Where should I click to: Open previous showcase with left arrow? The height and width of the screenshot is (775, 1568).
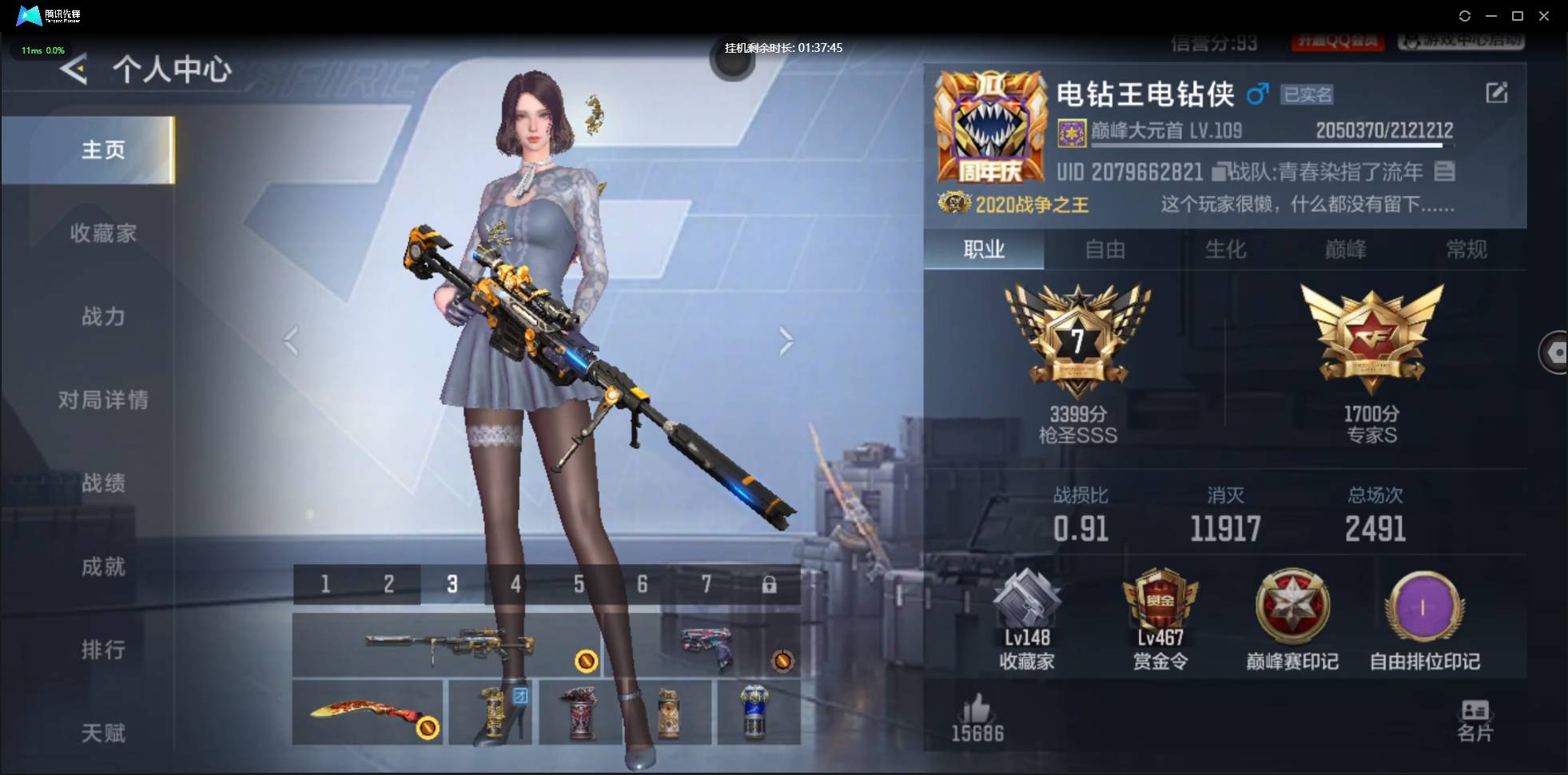click(291, 341)
